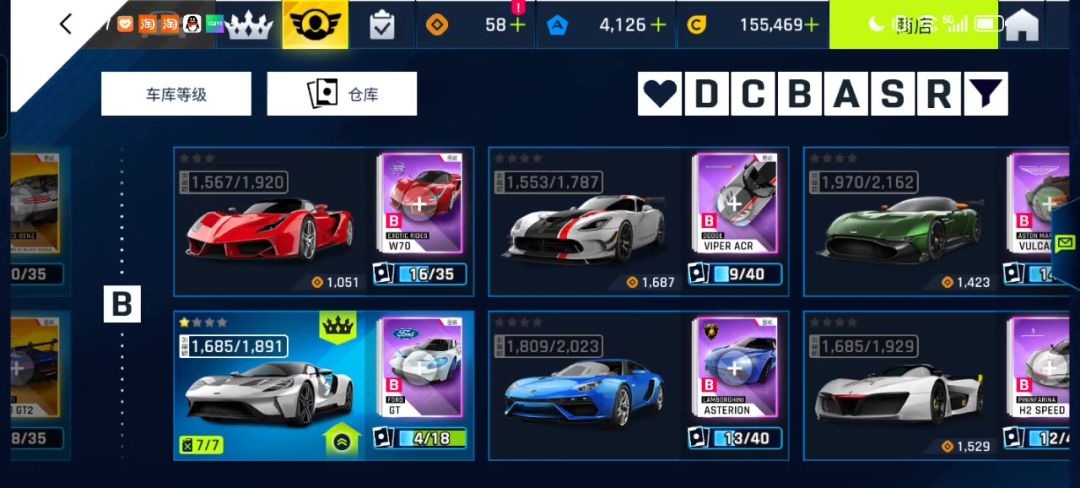Open the clipboard missions icon
Image resolution: width=1080 pixels, height=488 pixels.
[x=382, y=25]
